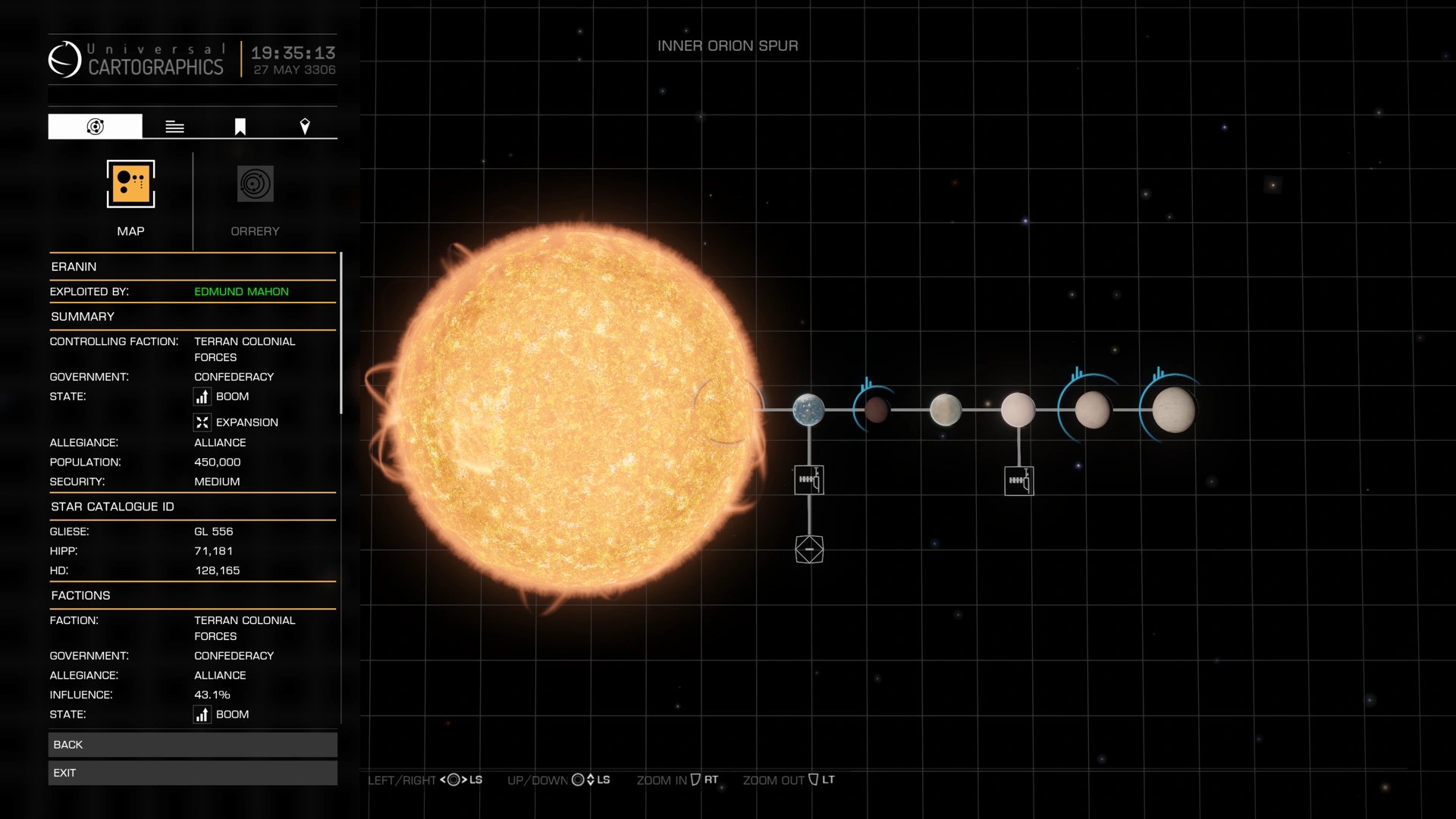The image size is (1456, 819).
Task: Click the EXIT button
Action: (193, 772)
